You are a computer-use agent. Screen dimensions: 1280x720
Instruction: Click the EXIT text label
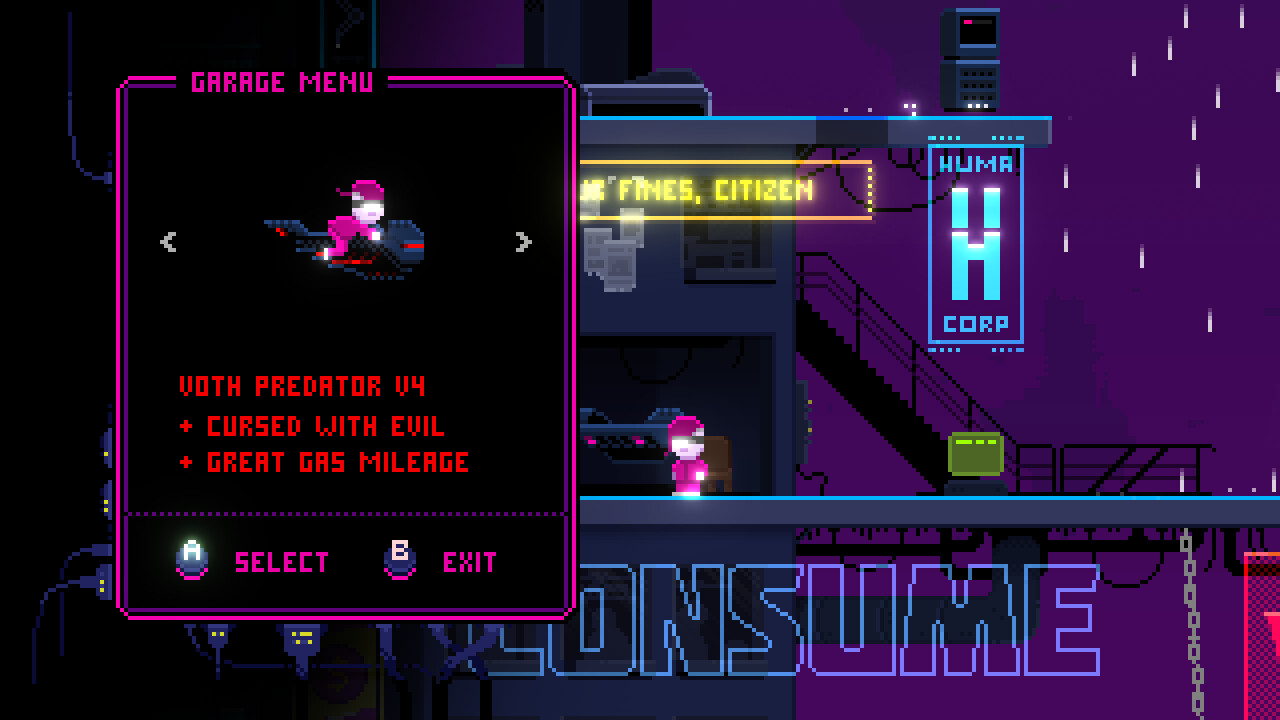[x=469, y=561]
